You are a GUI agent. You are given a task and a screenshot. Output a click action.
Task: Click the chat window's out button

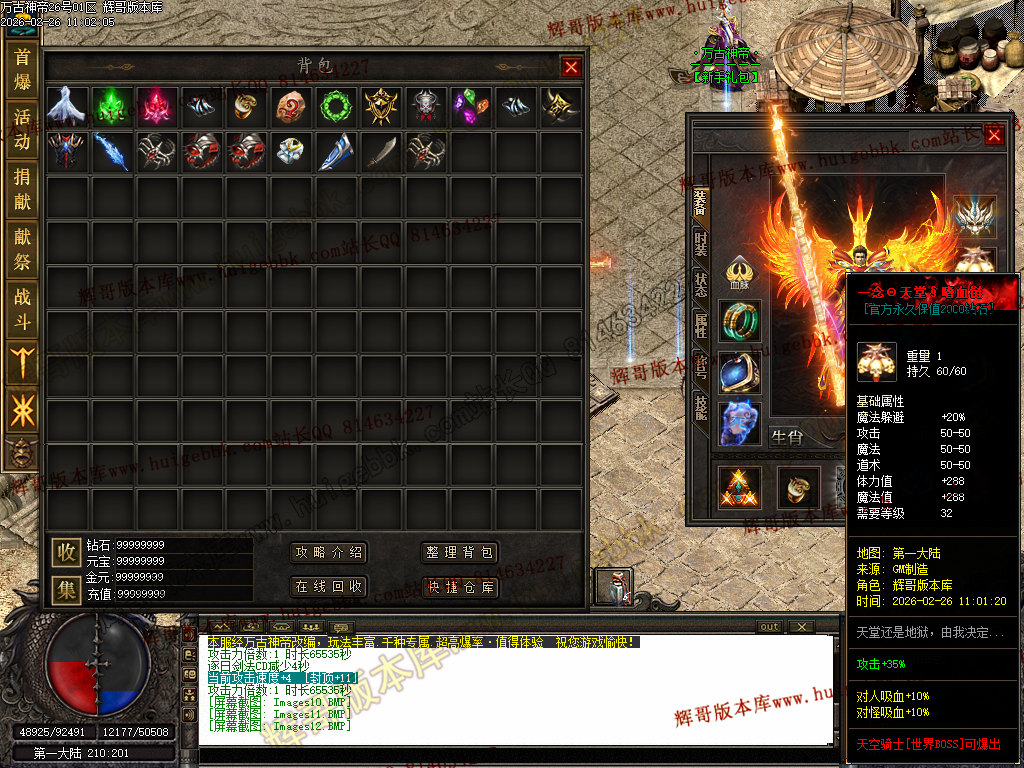point(769,627)
